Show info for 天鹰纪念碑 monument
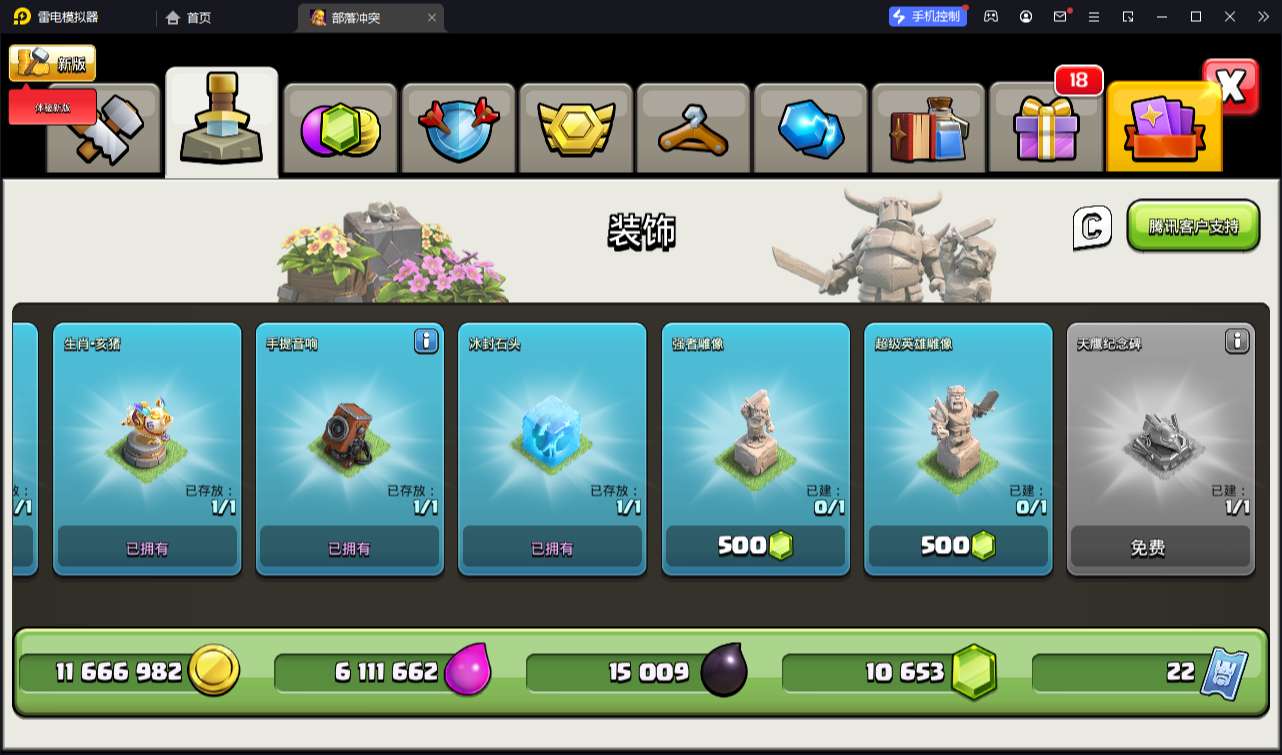Image resolution: width=1282 pixels, height=755 pixels. coord(1237,342)
